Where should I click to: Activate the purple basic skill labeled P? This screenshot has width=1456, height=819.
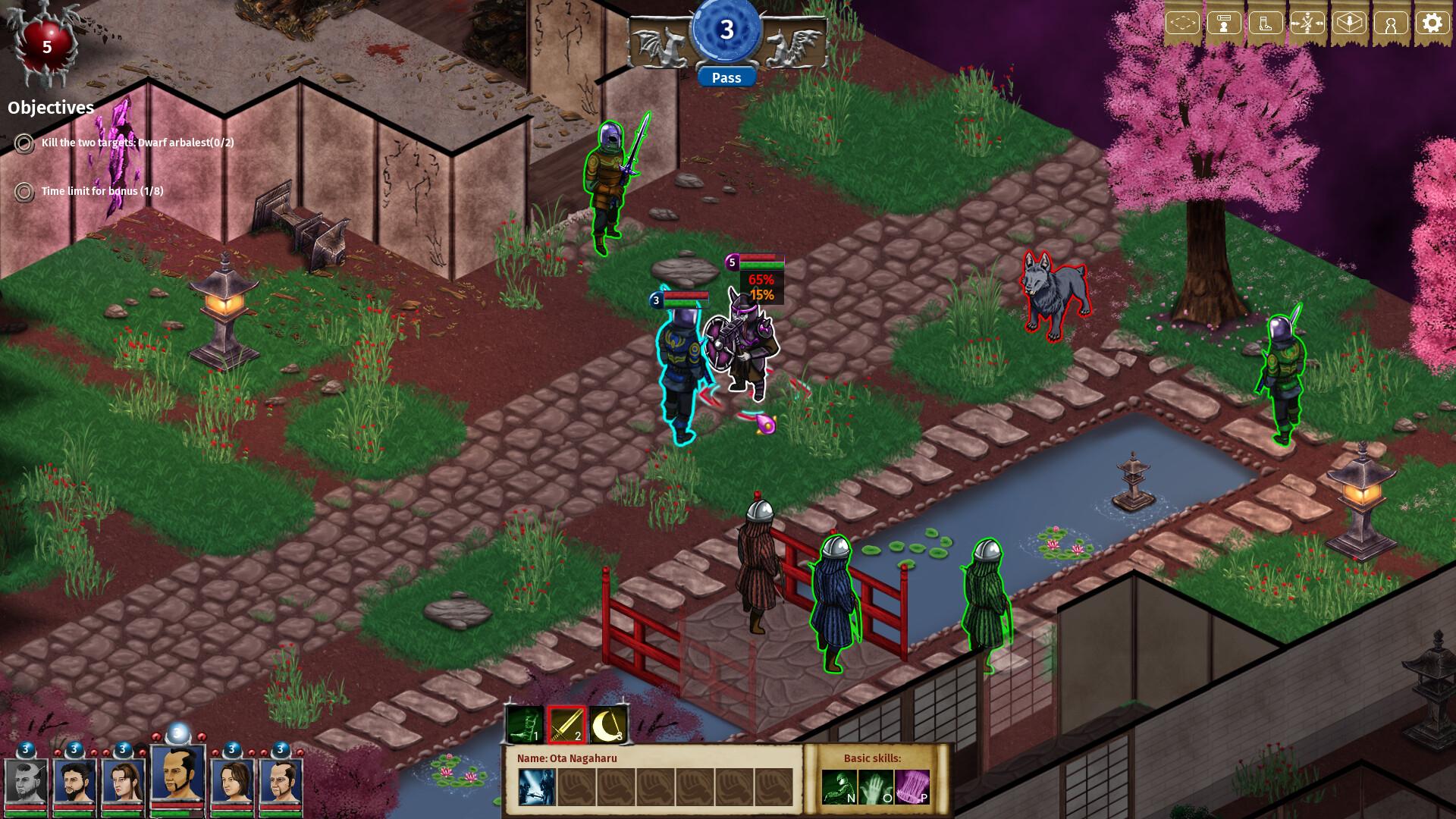pos(911,787)
